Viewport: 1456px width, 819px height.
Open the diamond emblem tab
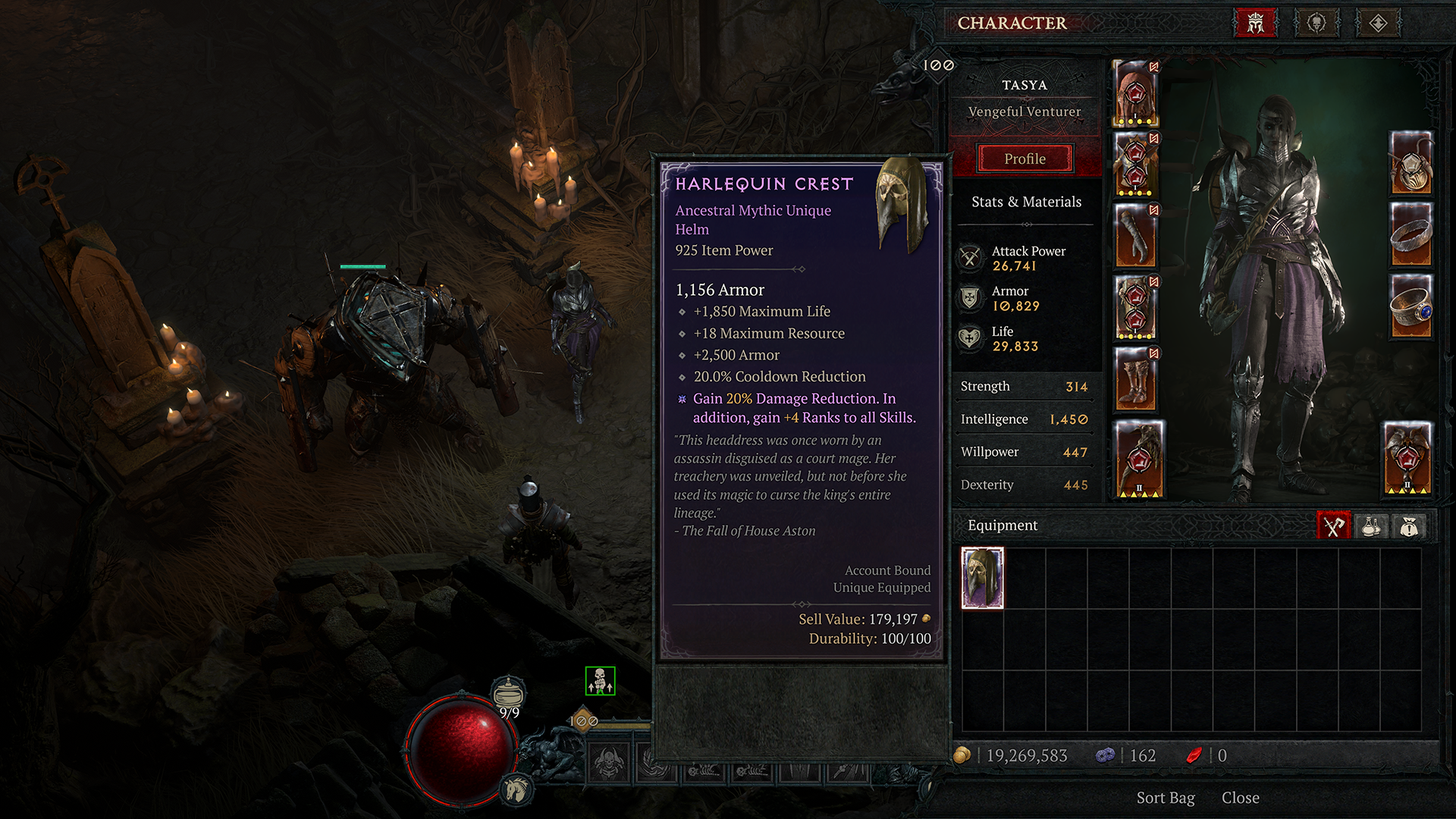click(1378, 24)
